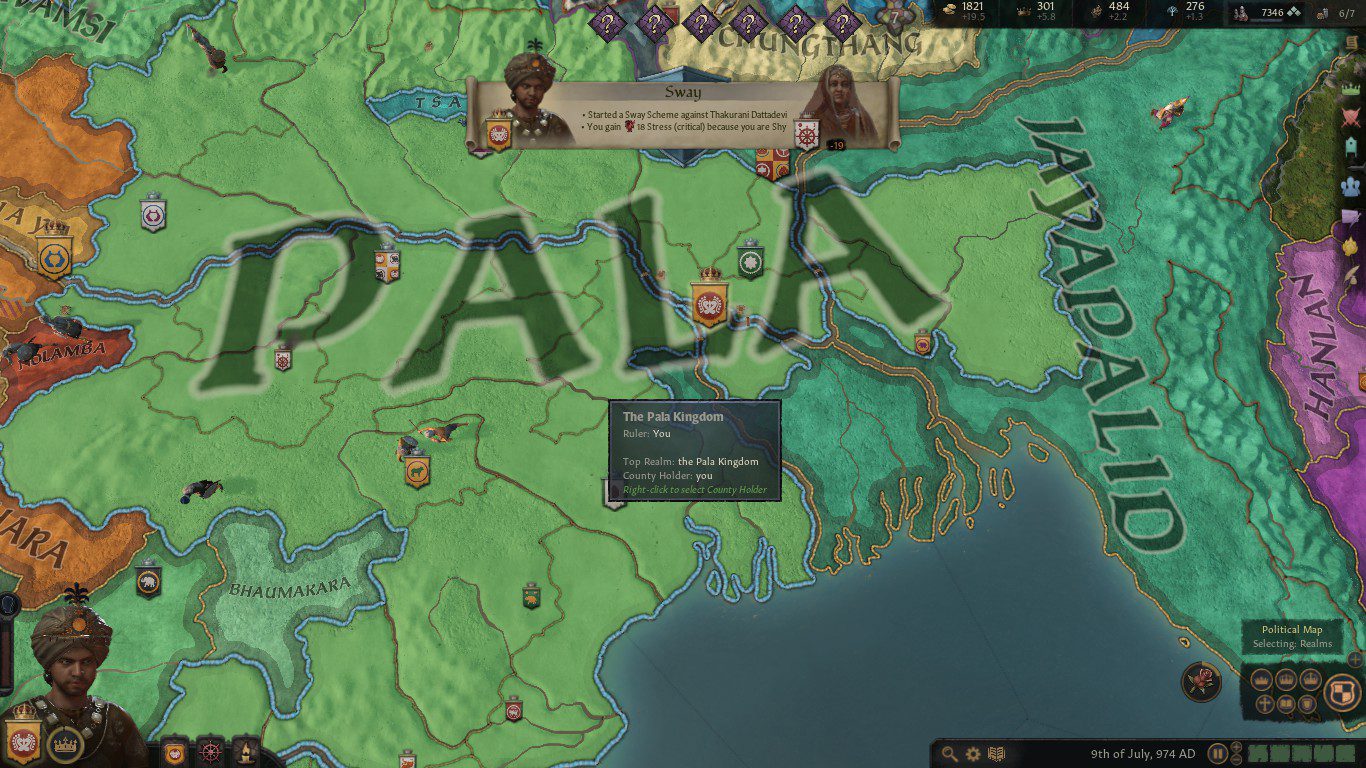Switch to the open book culture map mode
This screenshot has height=768, width=1366.
click(1286, 704)
